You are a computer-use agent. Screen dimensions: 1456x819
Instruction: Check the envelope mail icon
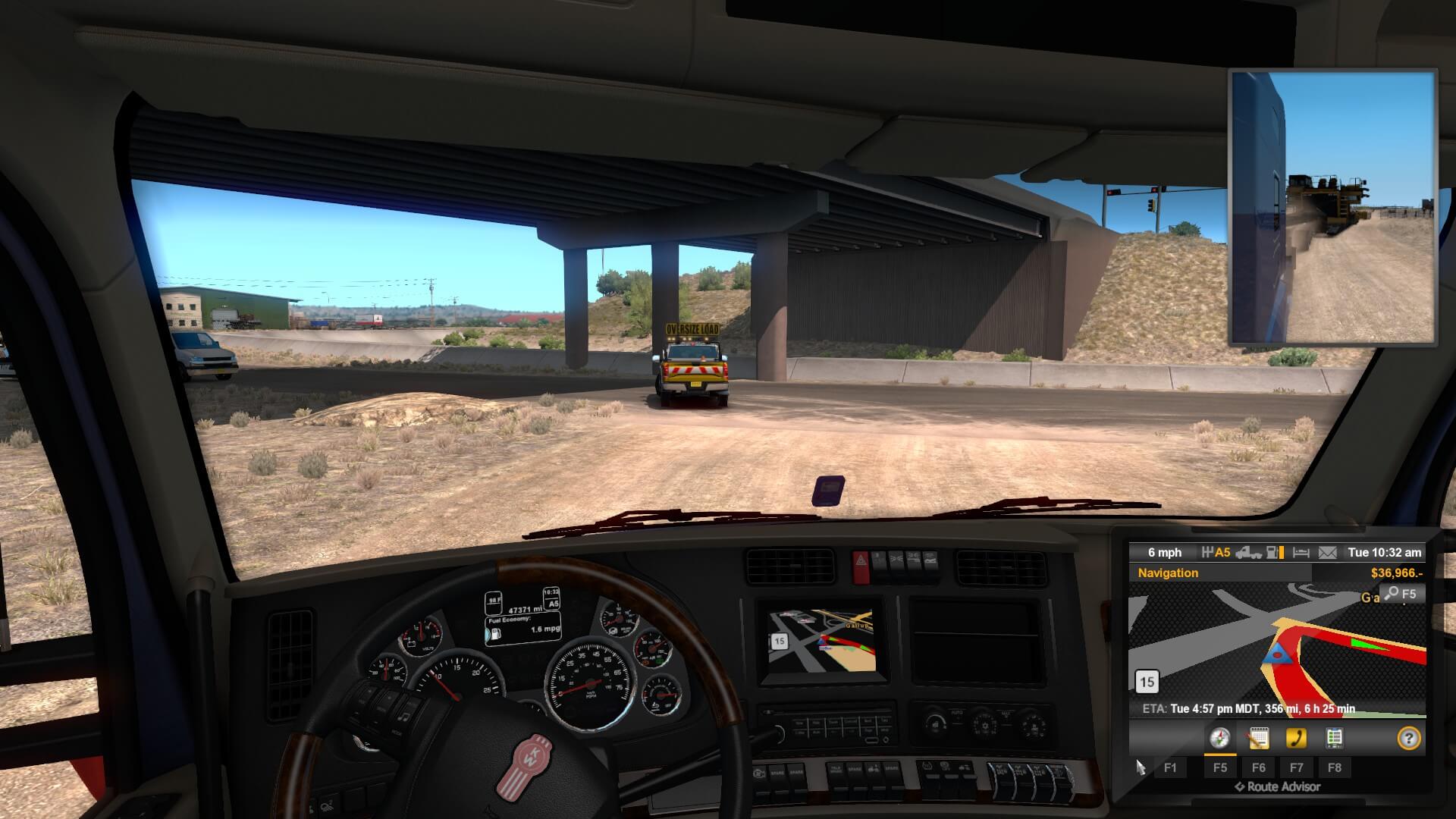(1327, 553)
